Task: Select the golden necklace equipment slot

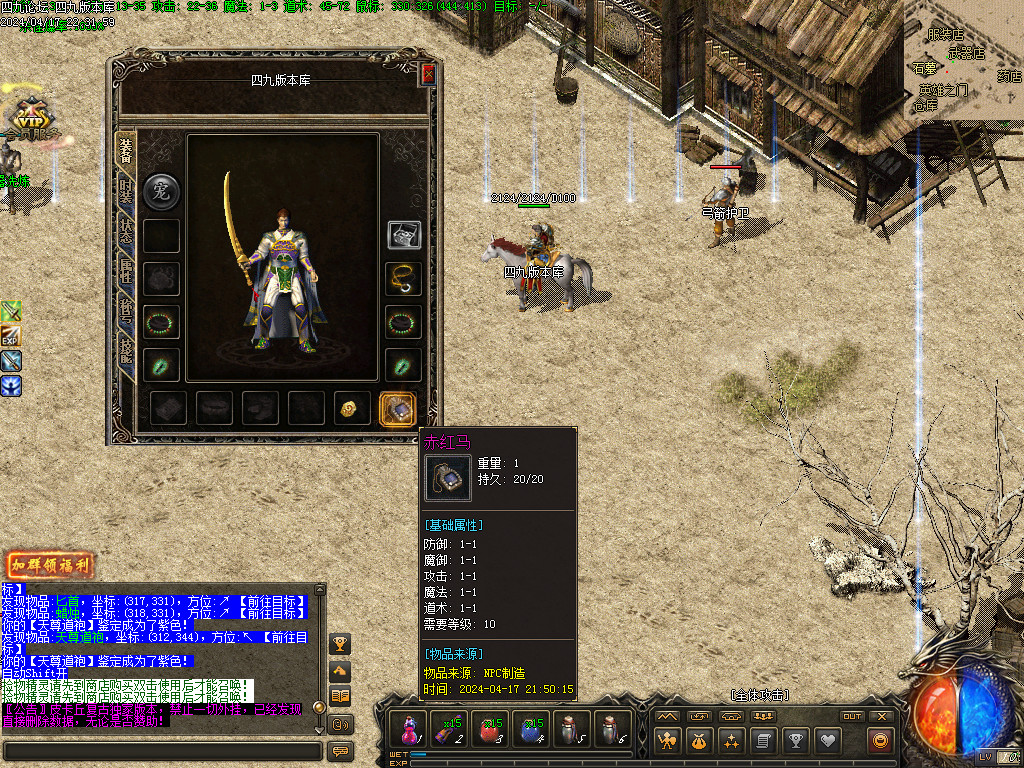Action: tap(403, 279)
